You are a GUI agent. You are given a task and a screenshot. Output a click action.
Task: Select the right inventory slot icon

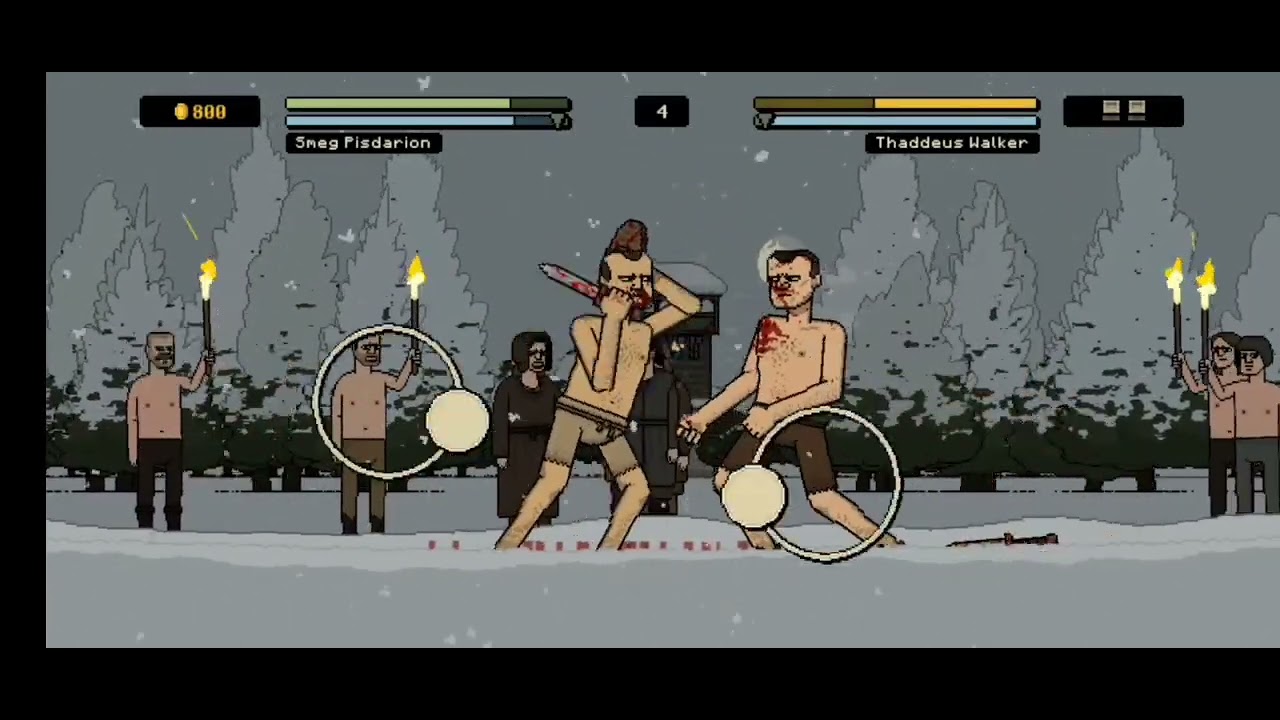[x=1135, y=111]
